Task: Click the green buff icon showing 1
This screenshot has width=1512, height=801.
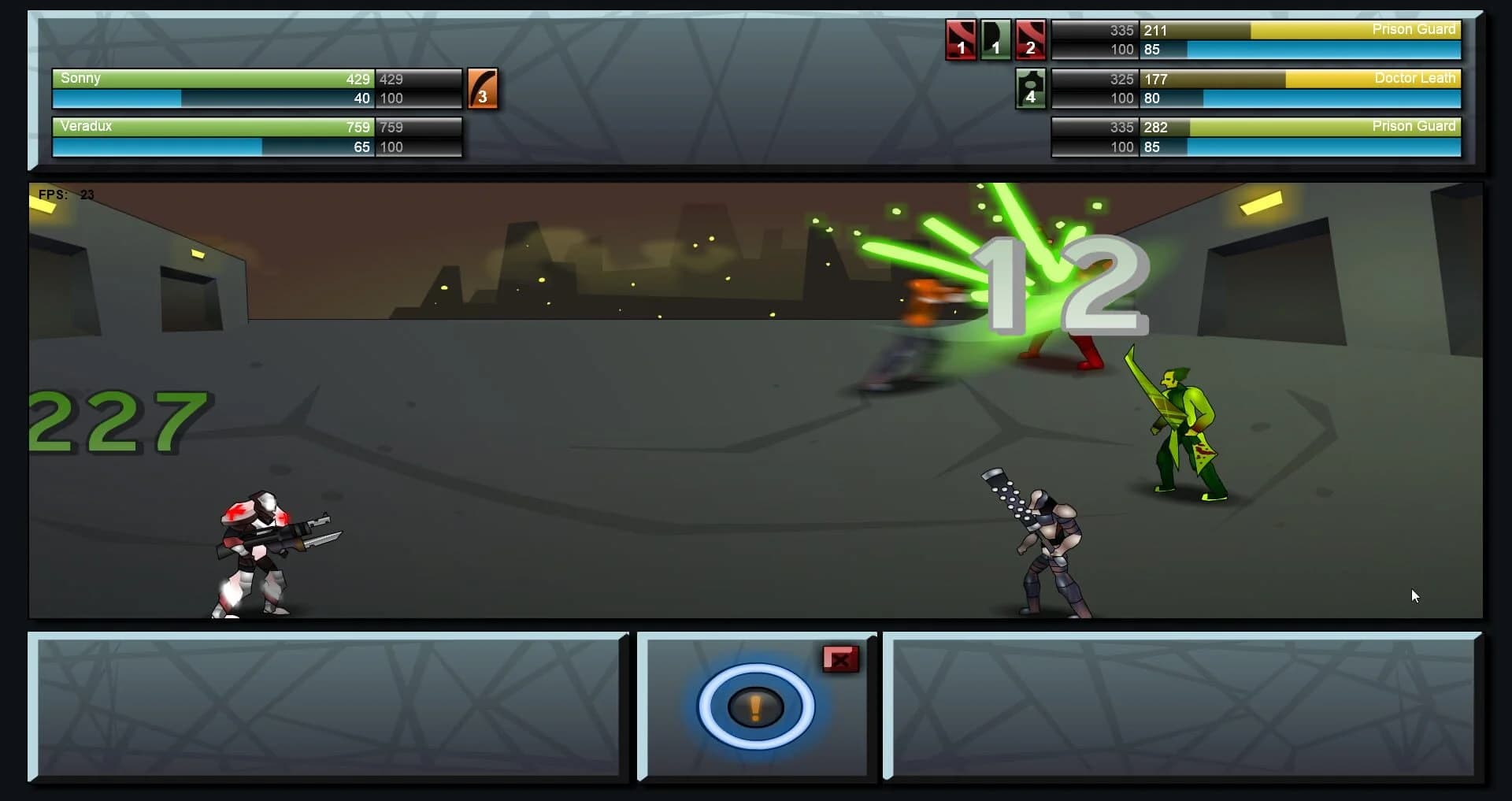Action: (x=996, y=39)
